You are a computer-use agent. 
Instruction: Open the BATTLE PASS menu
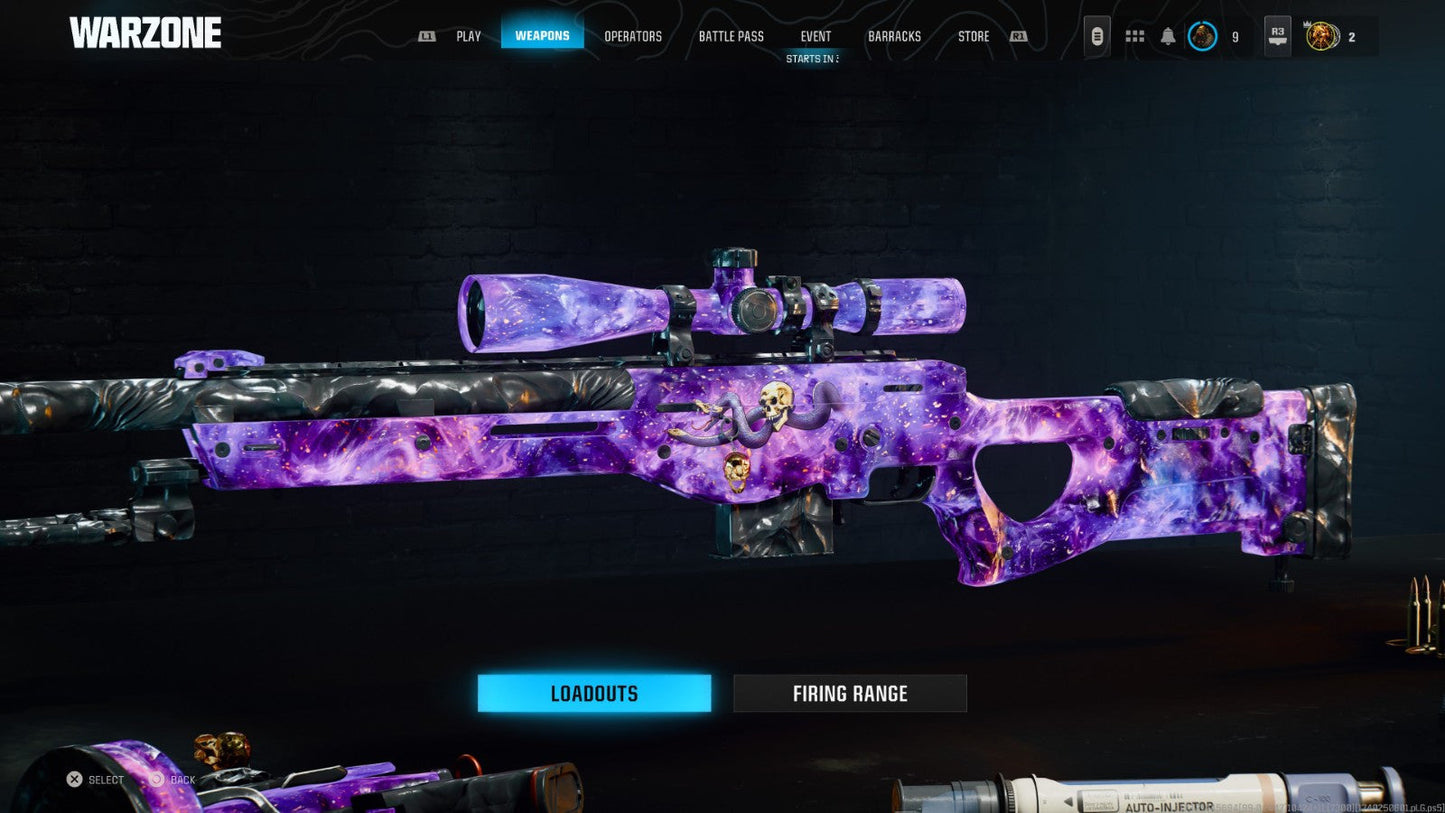click(731, 36)
